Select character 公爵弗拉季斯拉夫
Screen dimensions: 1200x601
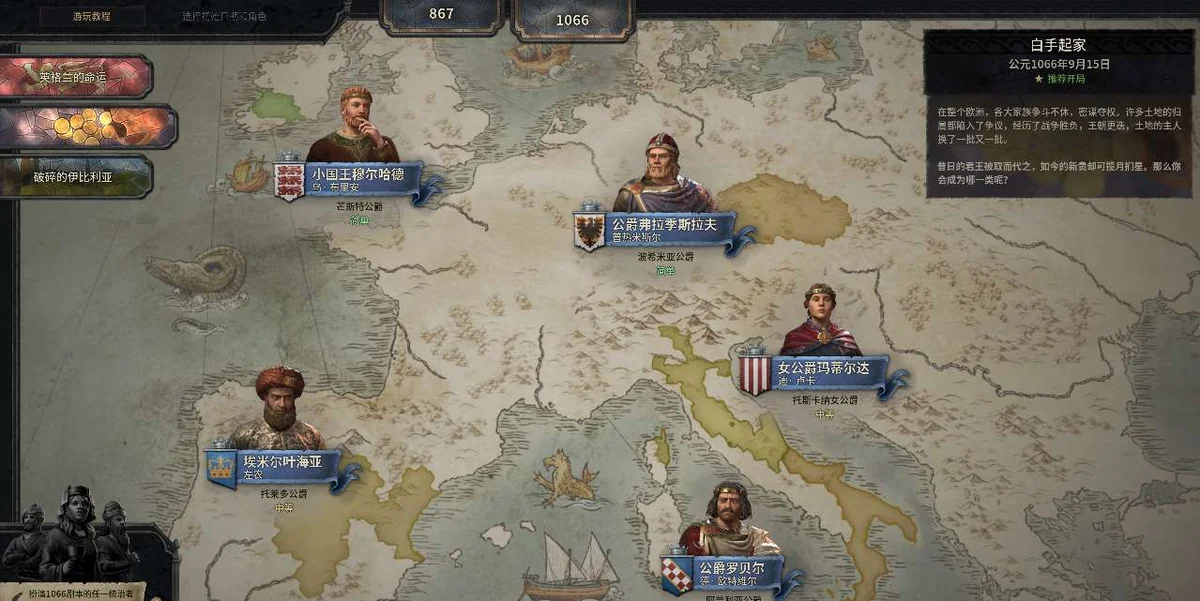click(x=663, y=225)
